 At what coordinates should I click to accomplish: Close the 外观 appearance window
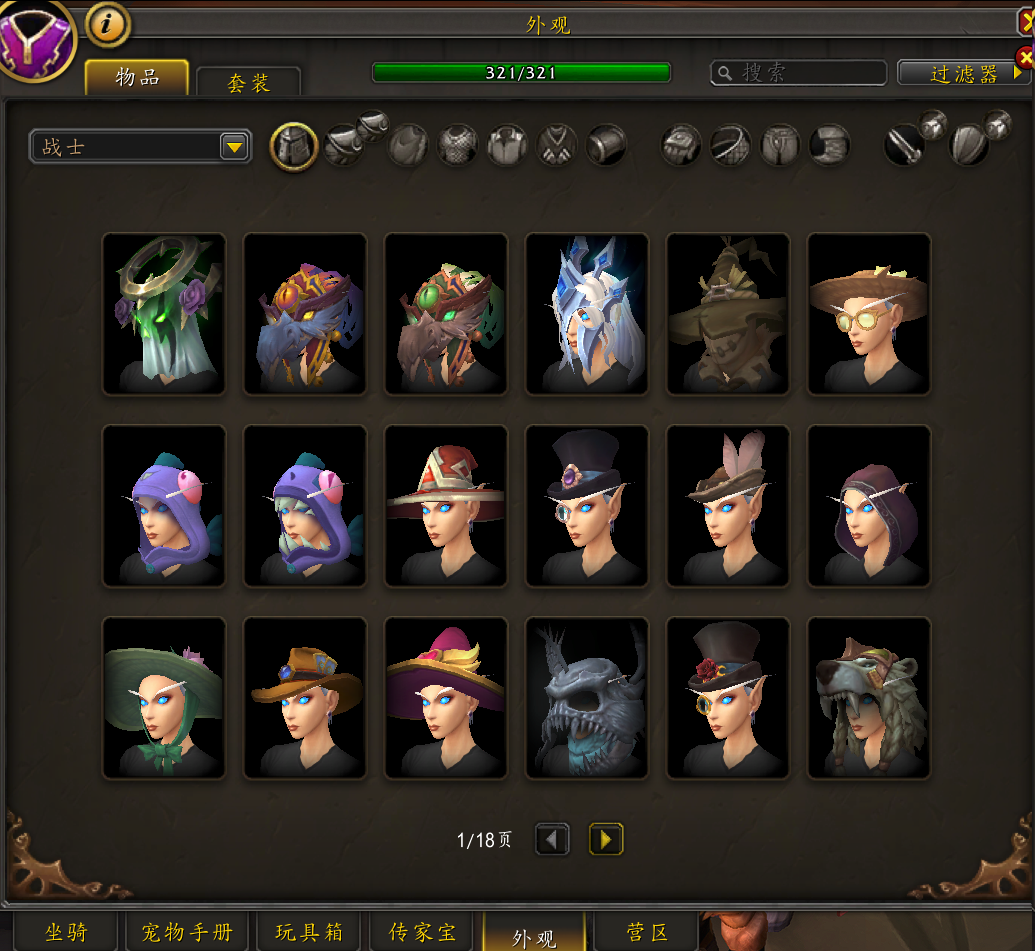[1025, 23]
